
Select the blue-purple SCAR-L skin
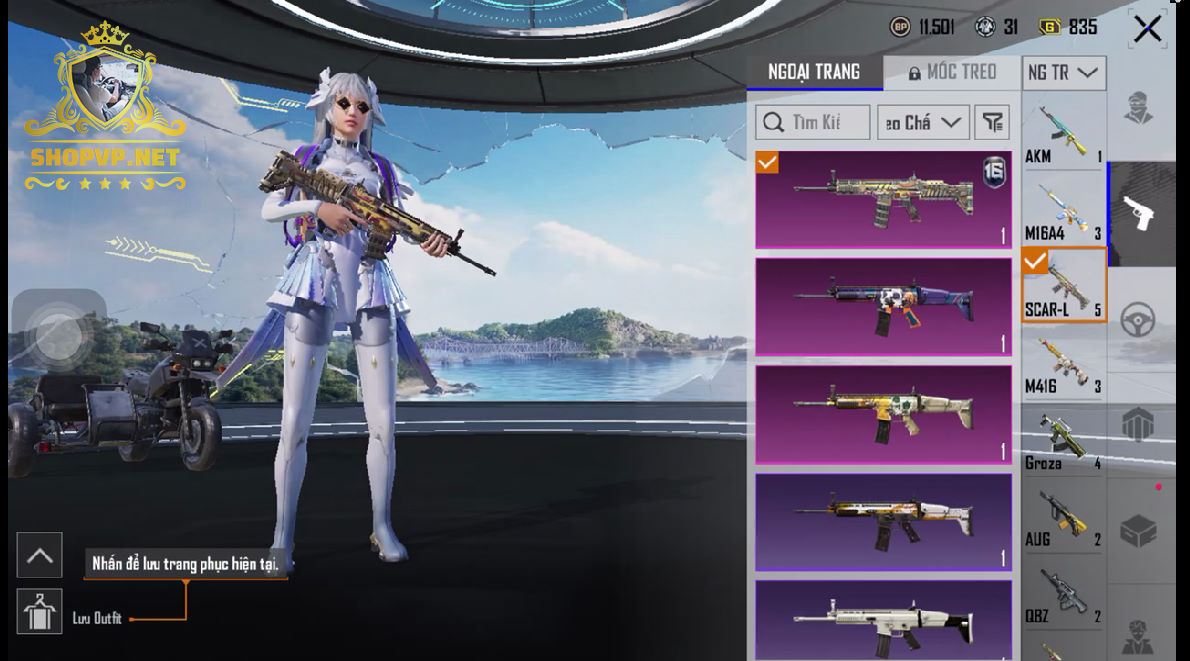(x=883, y=306)
